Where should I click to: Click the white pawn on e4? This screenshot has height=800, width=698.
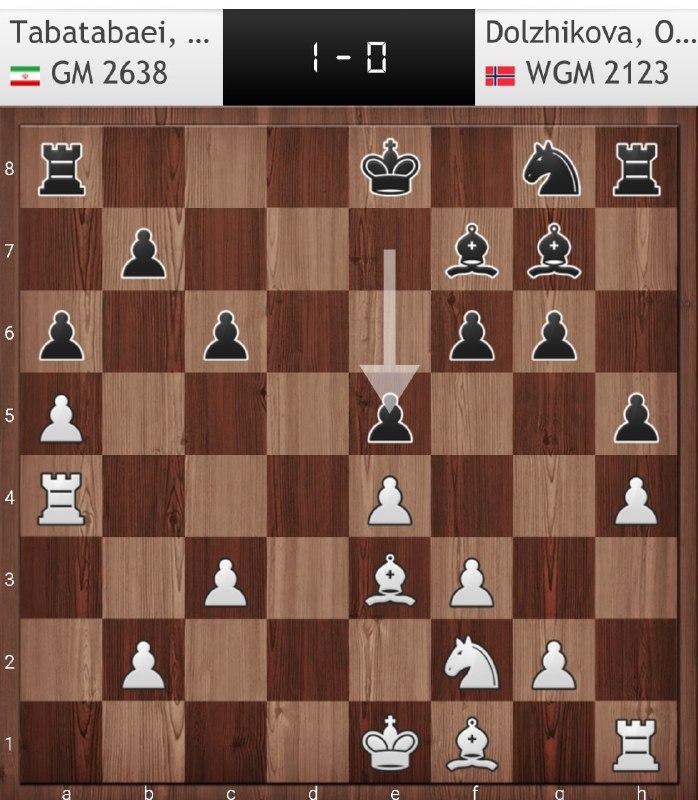pyautogui.click(x=390, y=497)
